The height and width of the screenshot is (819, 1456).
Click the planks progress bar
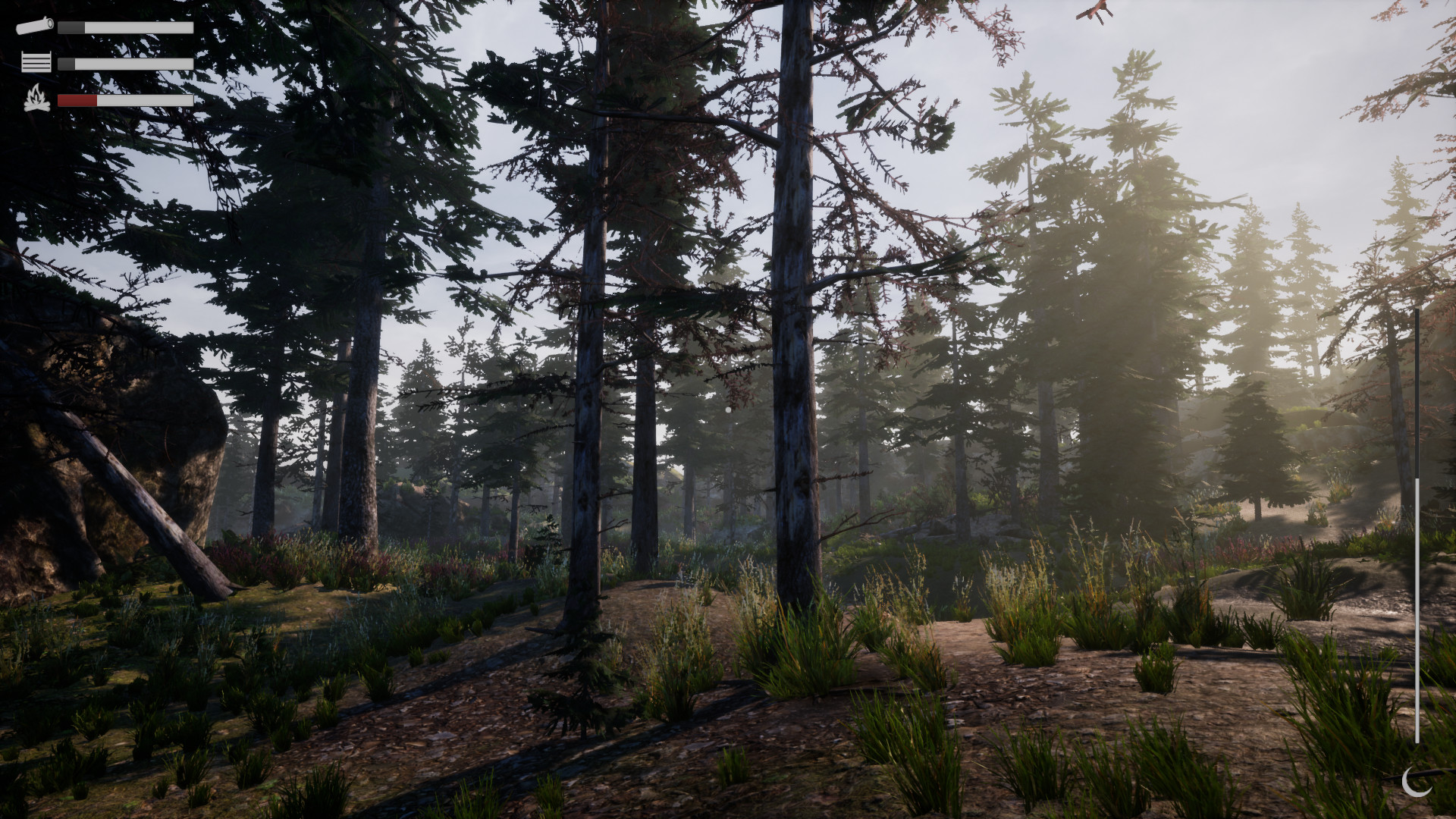pos(125,63)
